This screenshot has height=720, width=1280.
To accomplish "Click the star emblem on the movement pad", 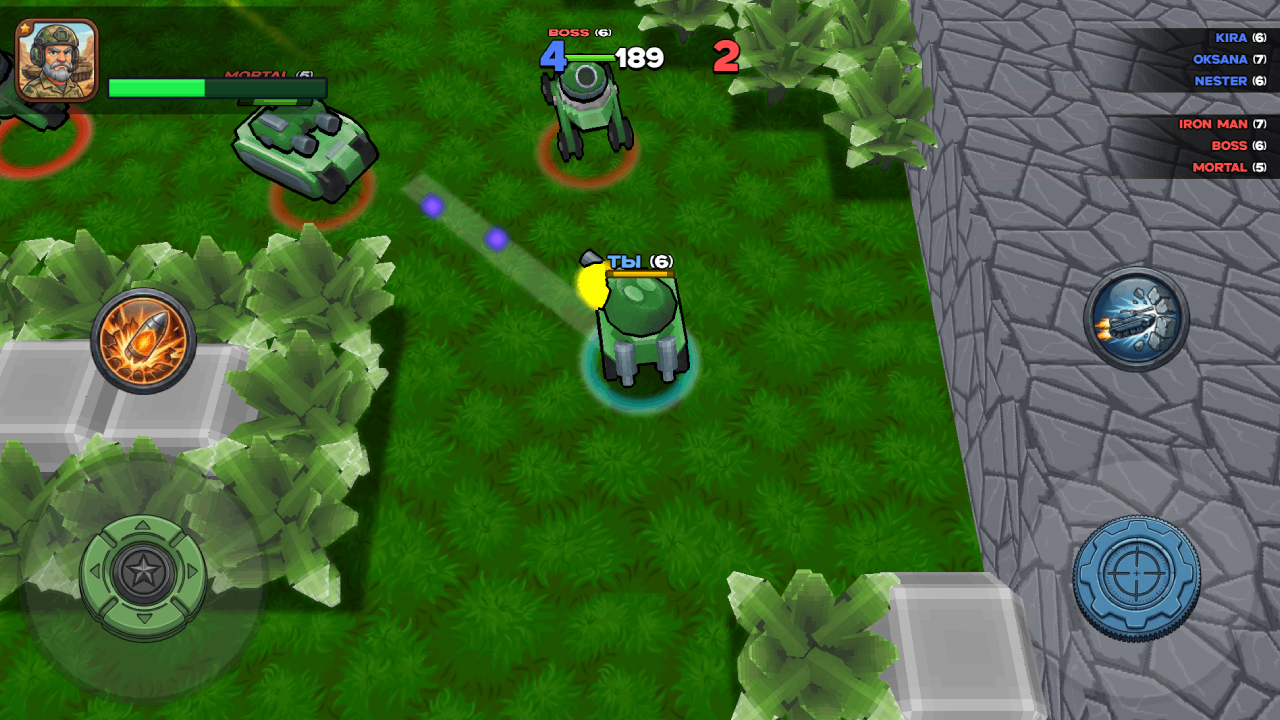I will 143,573.
